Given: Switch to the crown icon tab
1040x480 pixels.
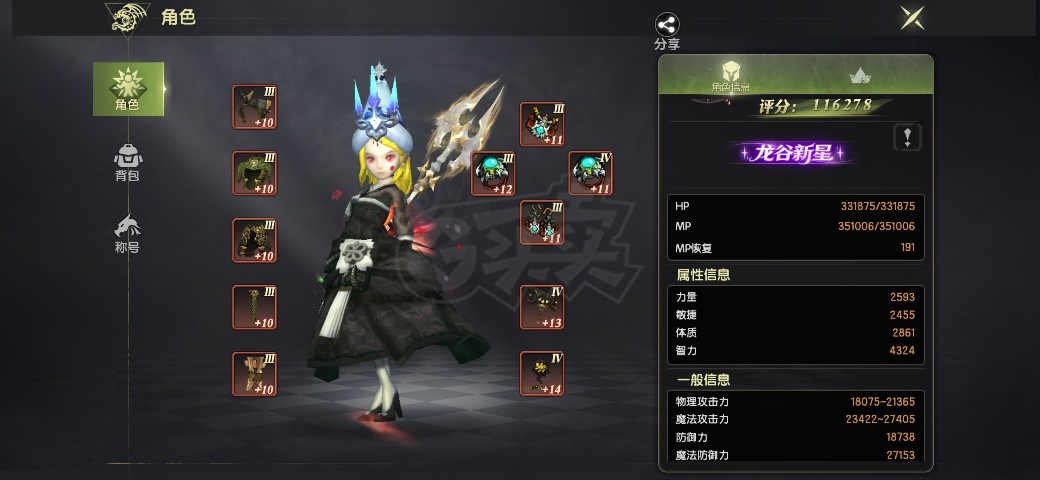Looking at the screenshot, I should (x=858, y=76).
